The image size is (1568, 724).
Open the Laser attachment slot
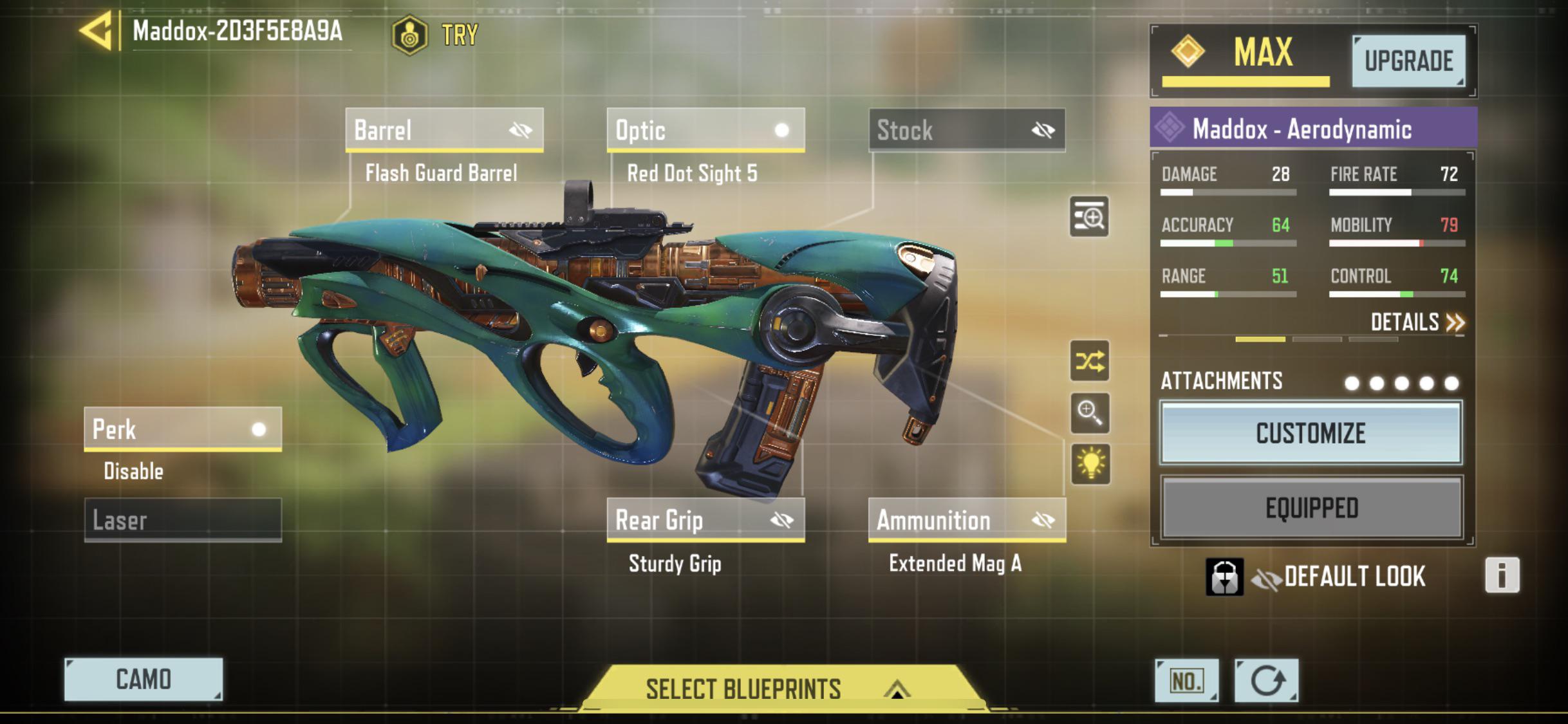pos(183,519)
